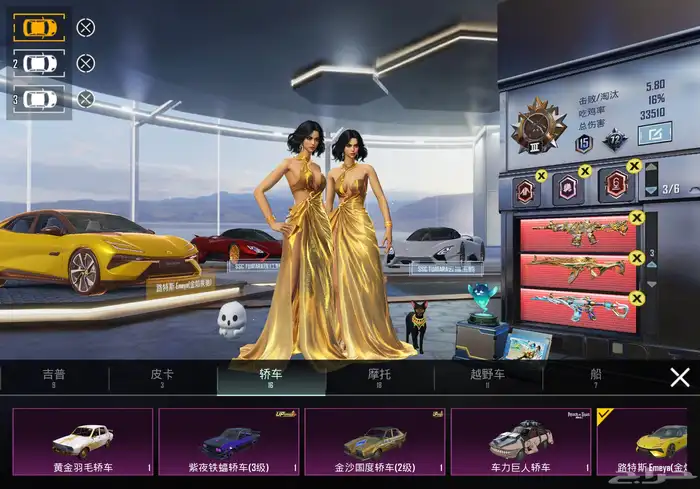Select the highlighted yellow car parking slot
700x489 pixels.
coord(39,27)
